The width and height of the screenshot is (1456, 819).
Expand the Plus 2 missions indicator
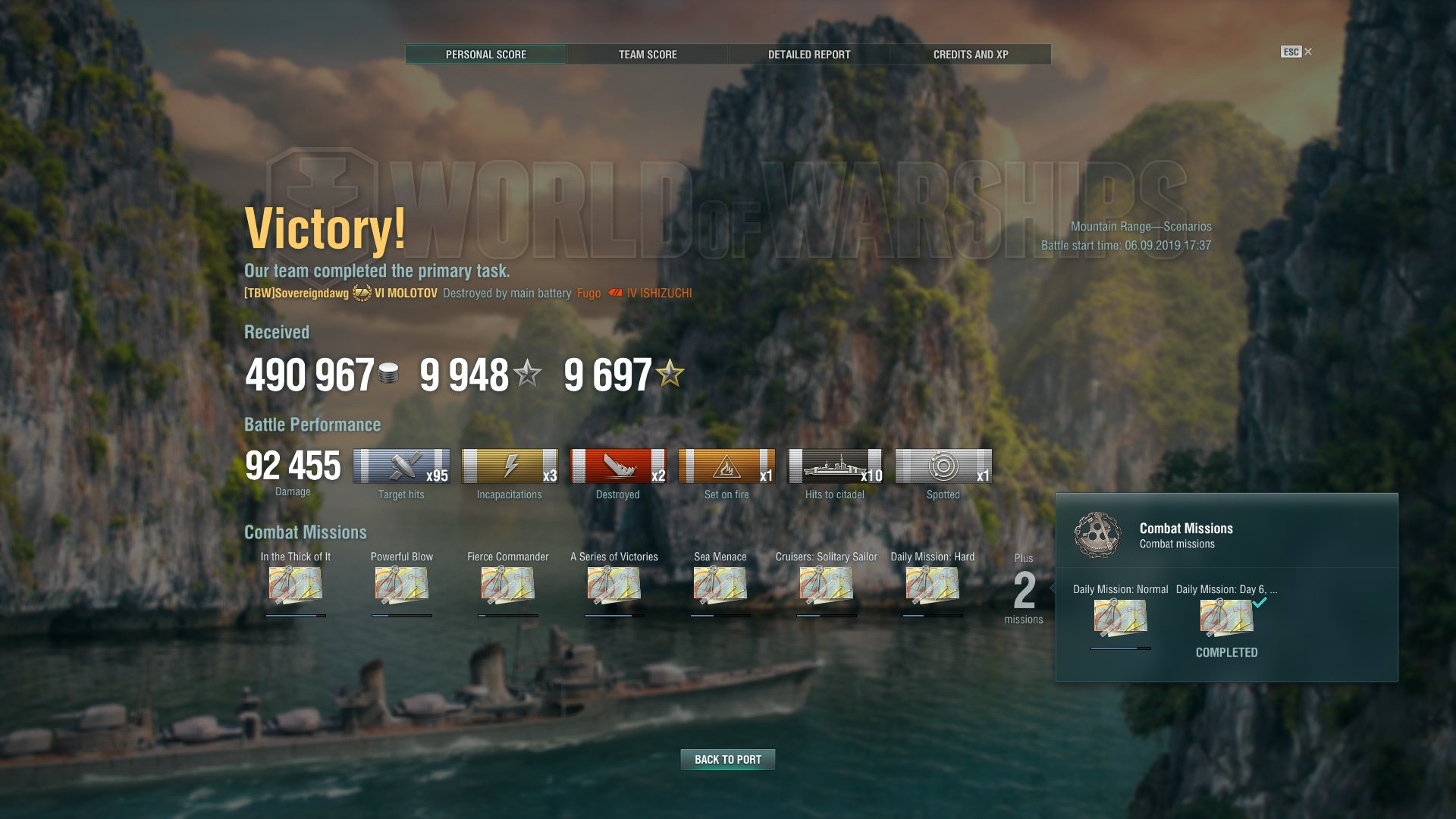click(1024, 590)
